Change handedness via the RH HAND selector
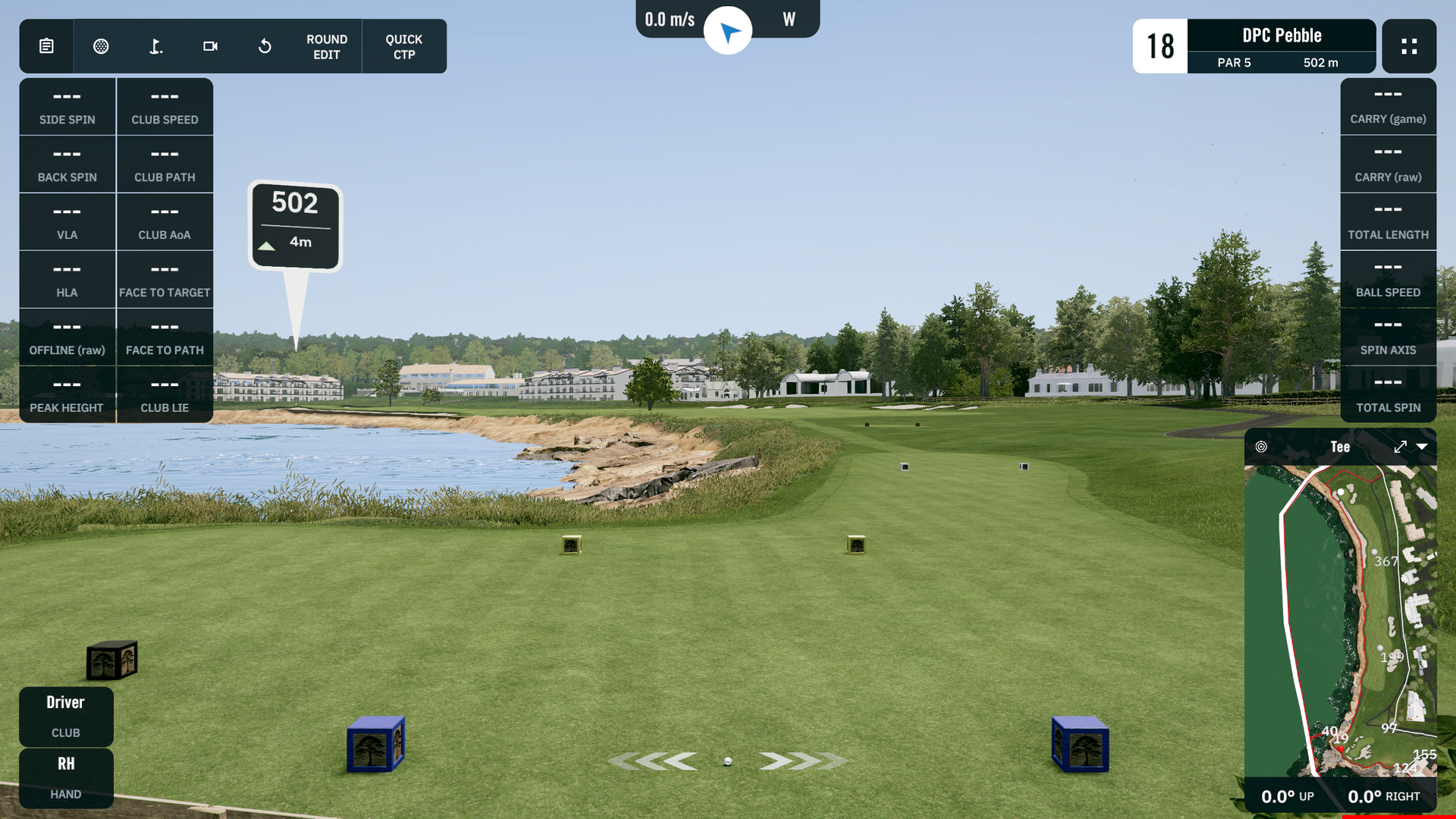The width and height of the screenshot is (1456, 819). pyautogui.click(x=66, y=777)
